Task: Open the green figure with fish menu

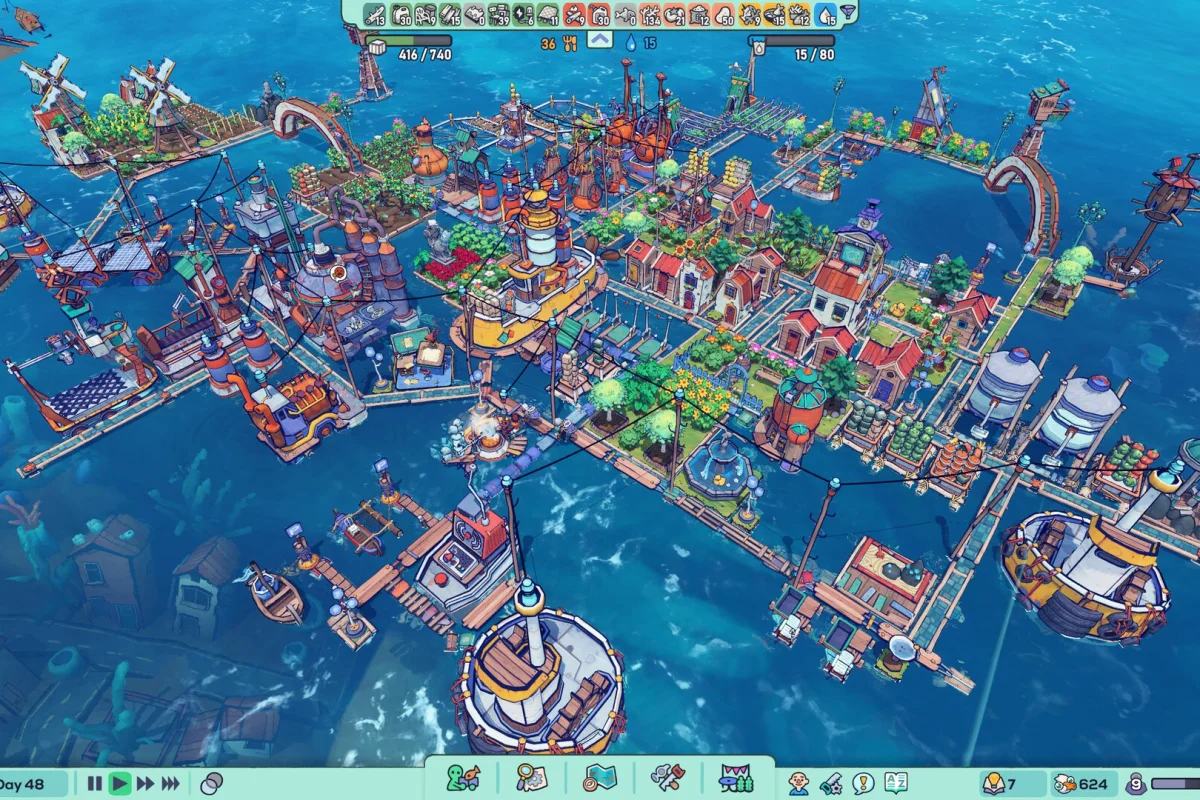Action: [462, 778]
